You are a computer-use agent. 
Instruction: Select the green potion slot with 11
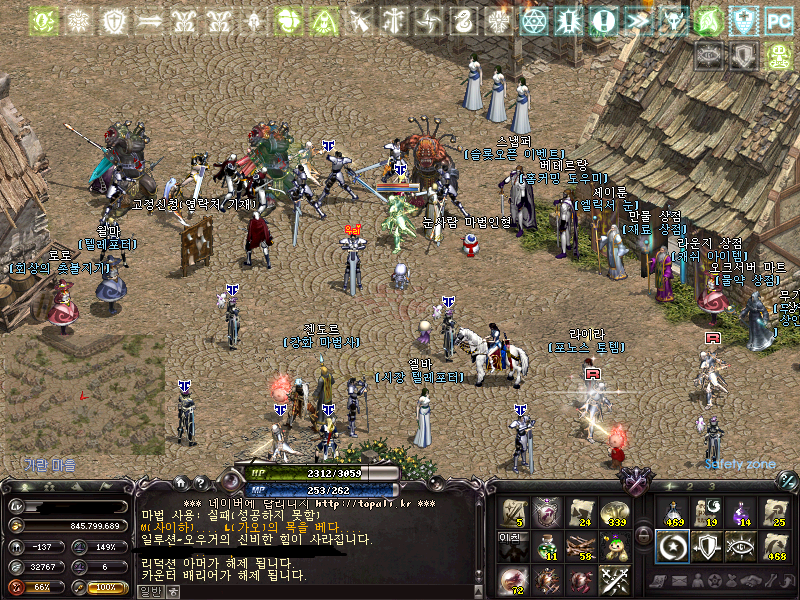point(547,546)
